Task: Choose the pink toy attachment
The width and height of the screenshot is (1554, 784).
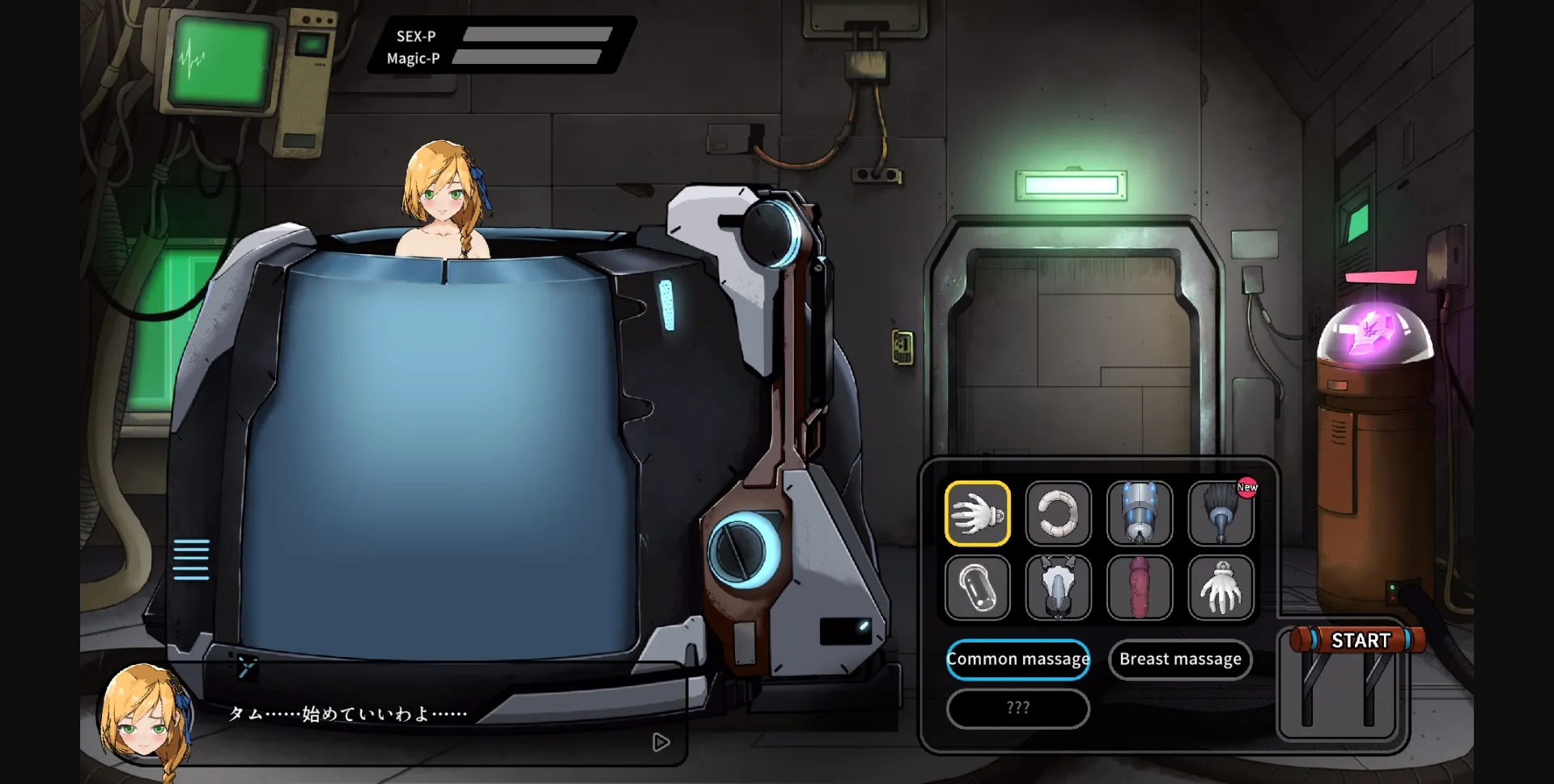Action: 1140,587
